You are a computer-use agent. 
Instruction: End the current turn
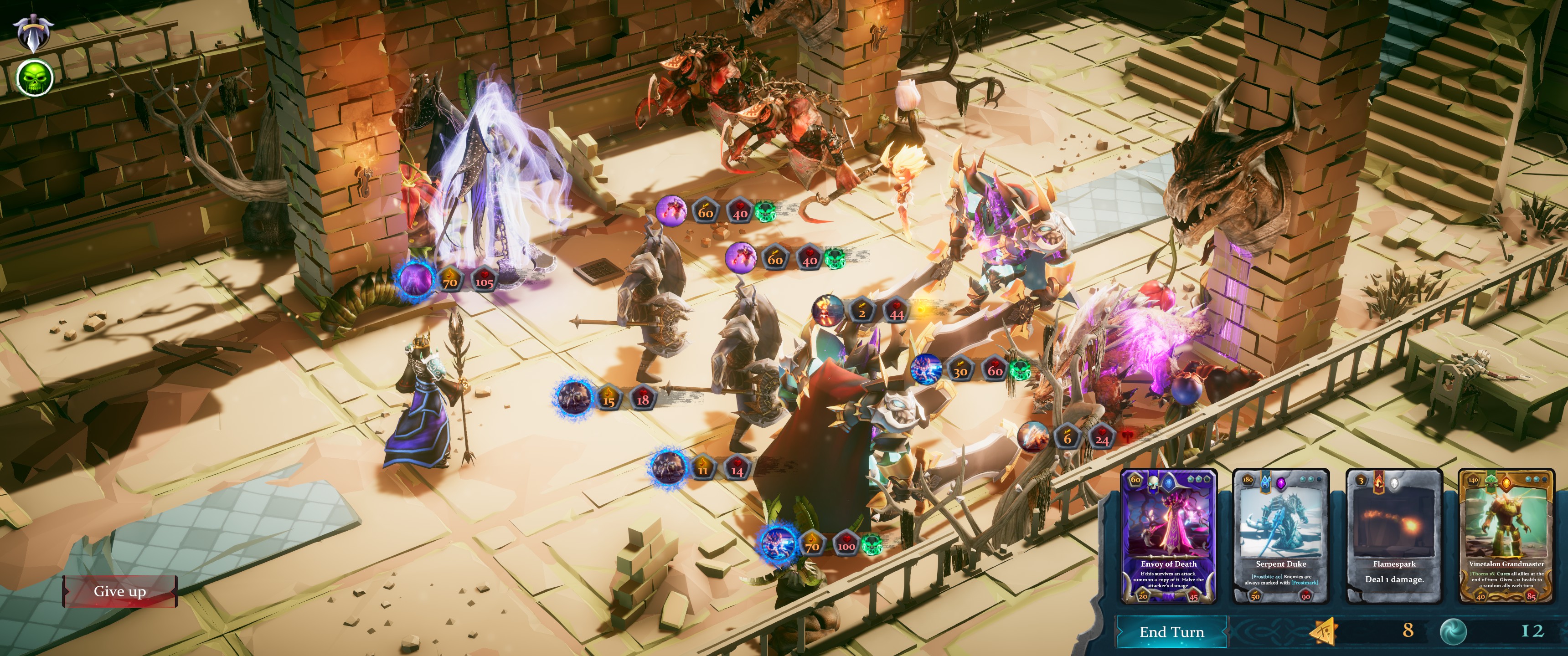point(1171,632)
